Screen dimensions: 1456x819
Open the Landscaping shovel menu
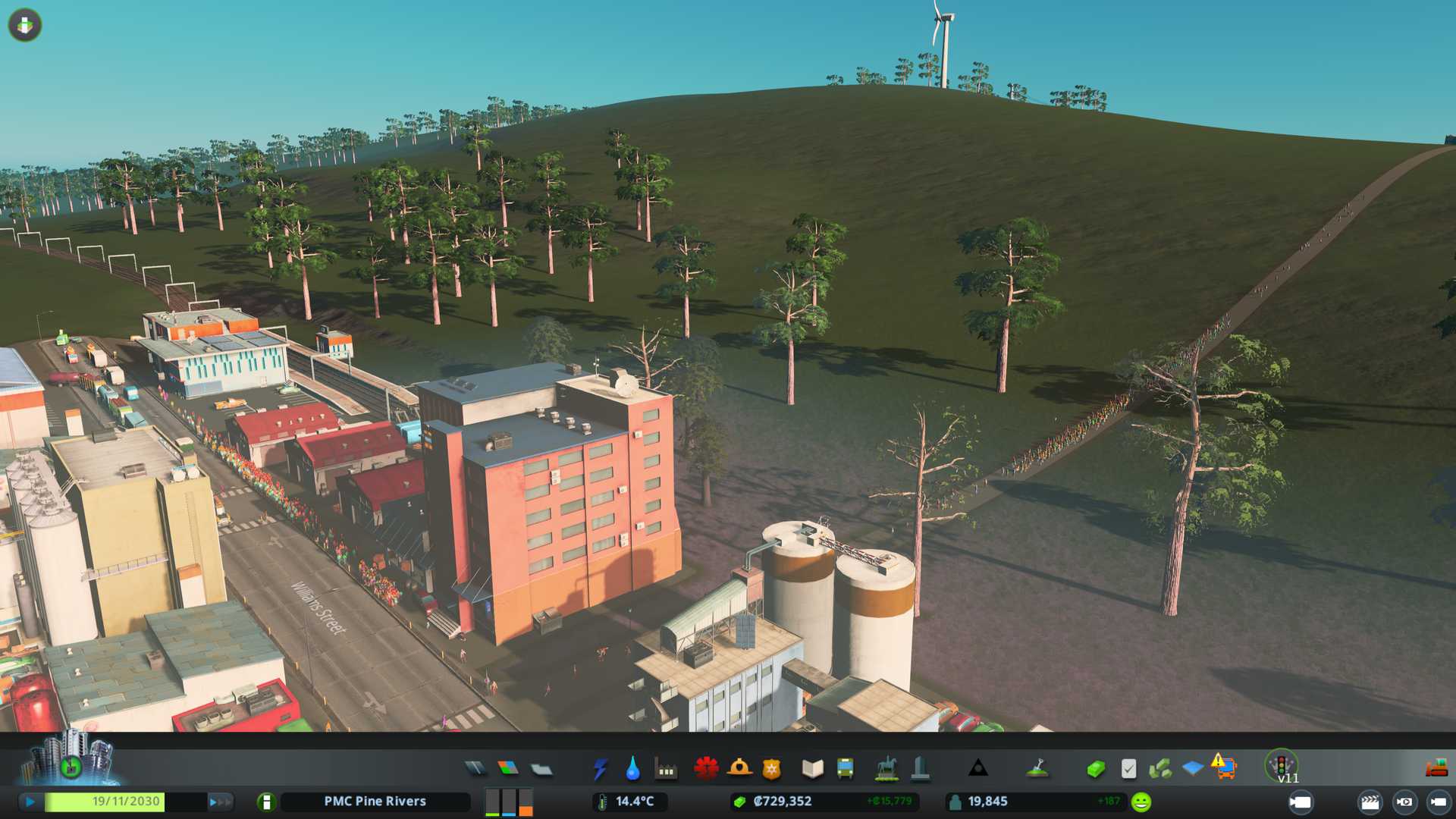[1037, 769]
